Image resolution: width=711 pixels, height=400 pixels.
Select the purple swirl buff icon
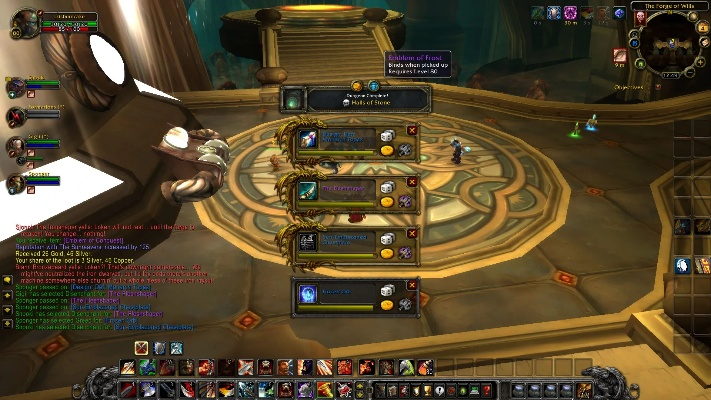pyautogui.click(x=570, y=13)
